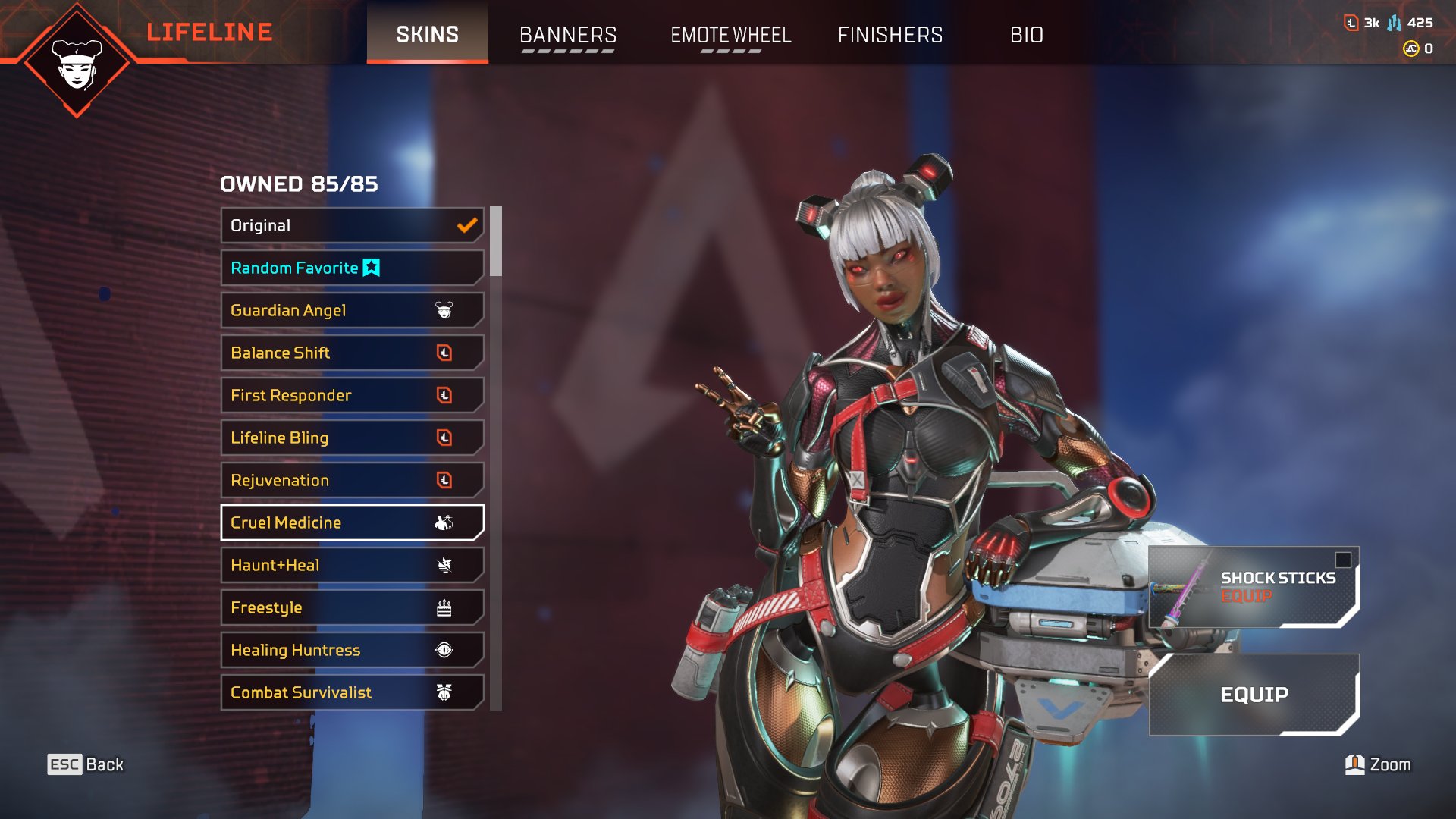This screenshot has width=1456, height=819.
Task: Choose the Random Favorite option
Action: pyautogui.click(x=352, y=268)
